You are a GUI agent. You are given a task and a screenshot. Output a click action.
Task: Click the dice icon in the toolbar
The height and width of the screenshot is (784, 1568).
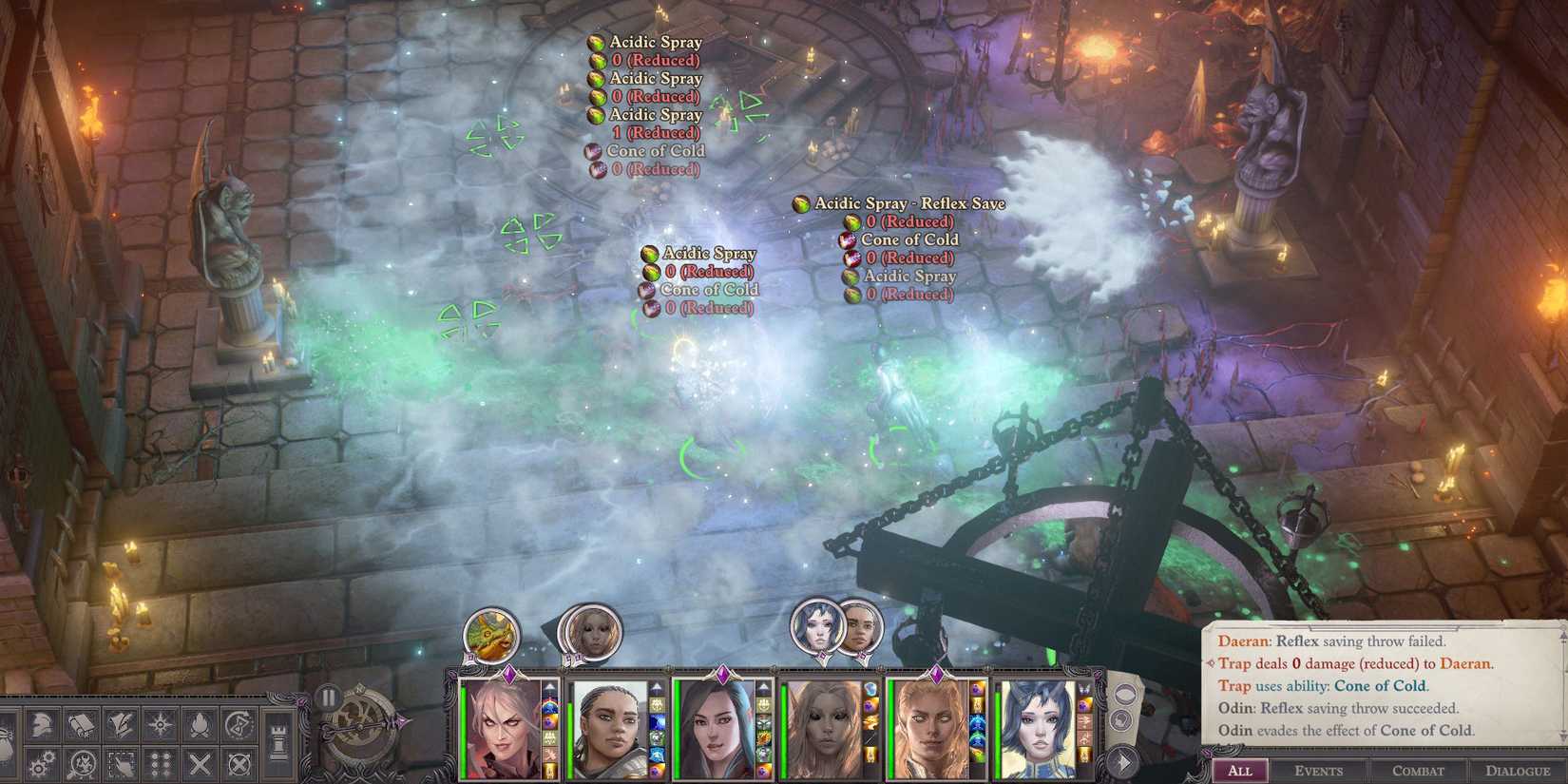[x=162, y=764]
